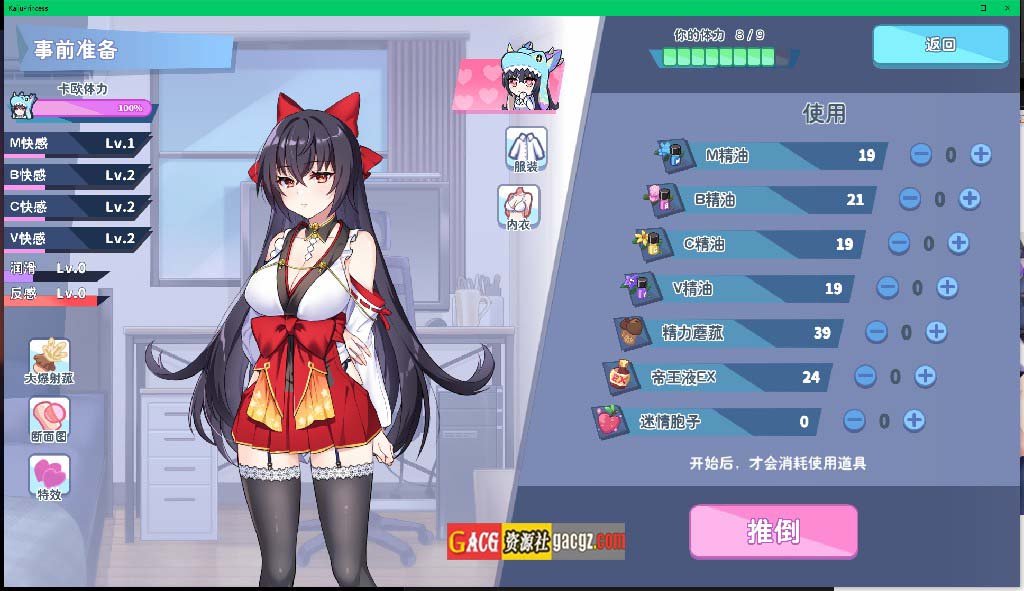This screenshot has height=591, width=1024.
Task: Open the 内衣 underwear menu
Action: coord(518,206)
